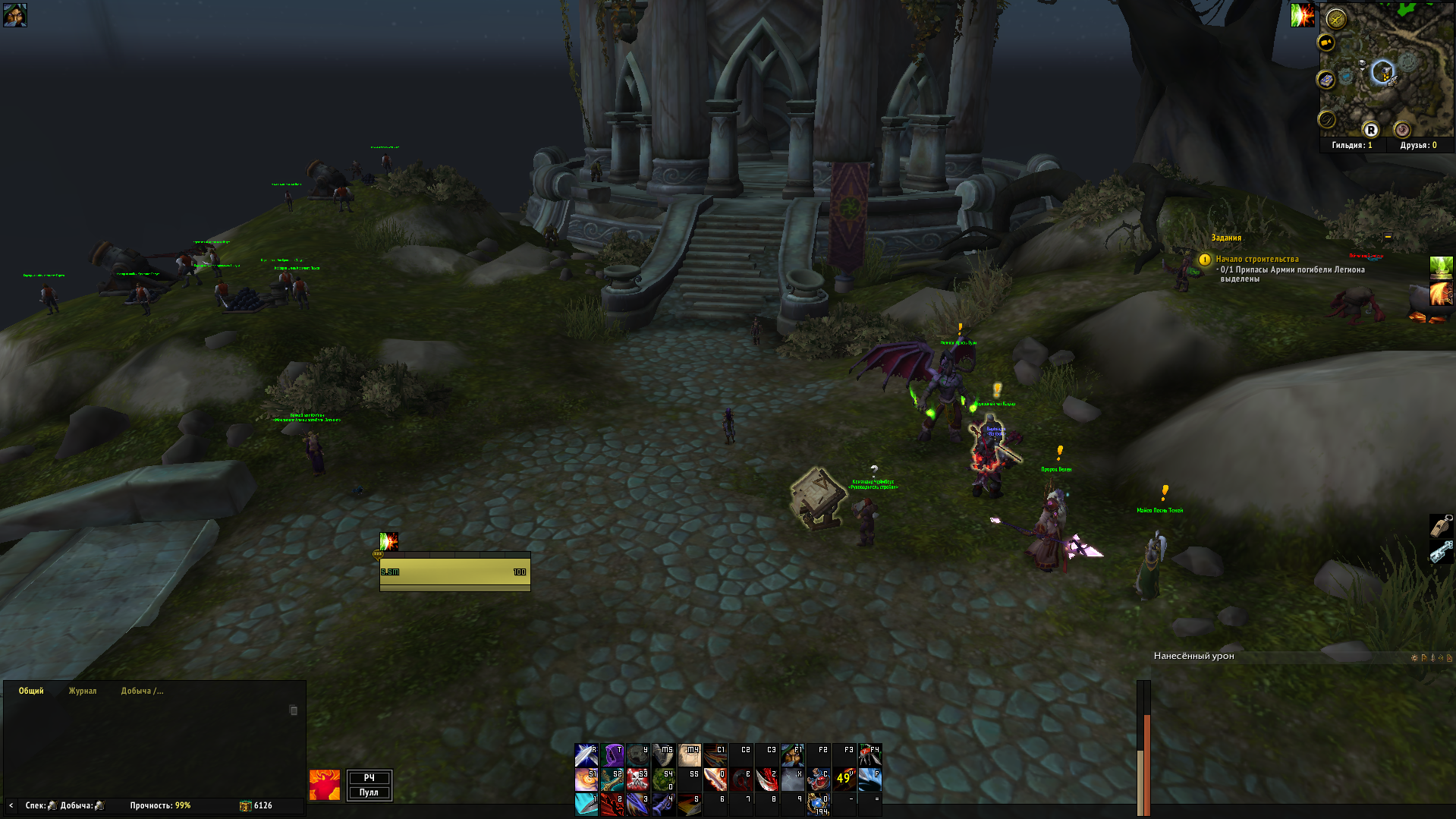
Task: Click the chat copy icon
Action: point(294,710)
